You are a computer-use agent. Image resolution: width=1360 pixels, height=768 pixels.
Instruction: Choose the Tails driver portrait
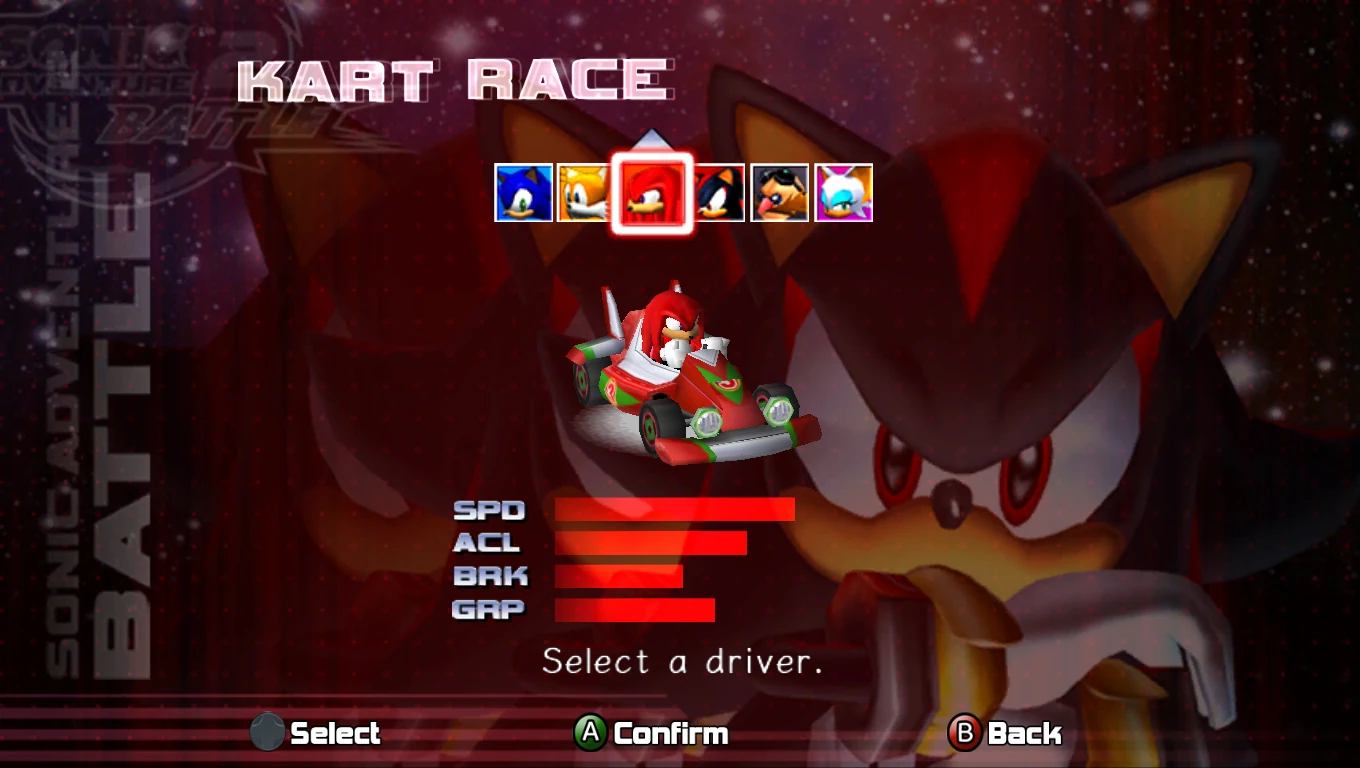583,193
